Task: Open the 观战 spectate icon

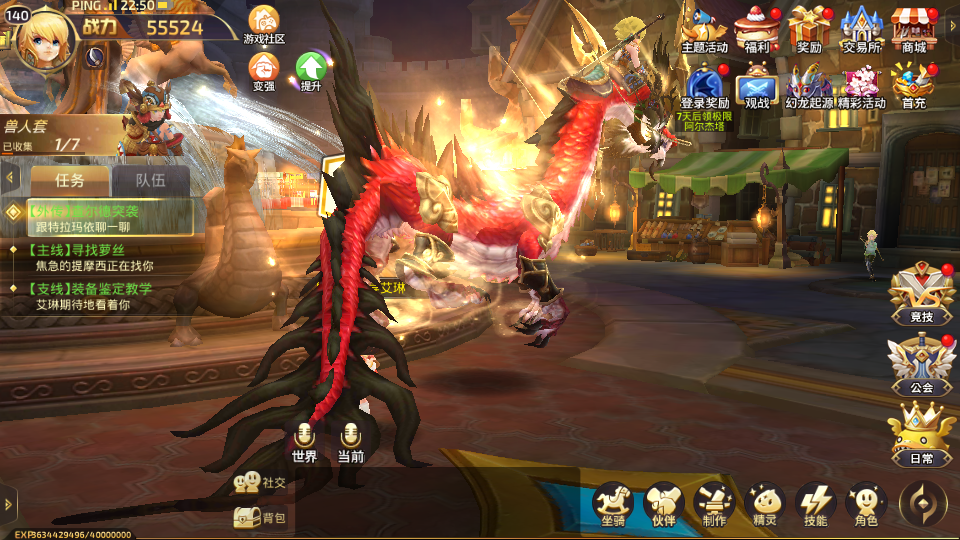Action: 757,86
